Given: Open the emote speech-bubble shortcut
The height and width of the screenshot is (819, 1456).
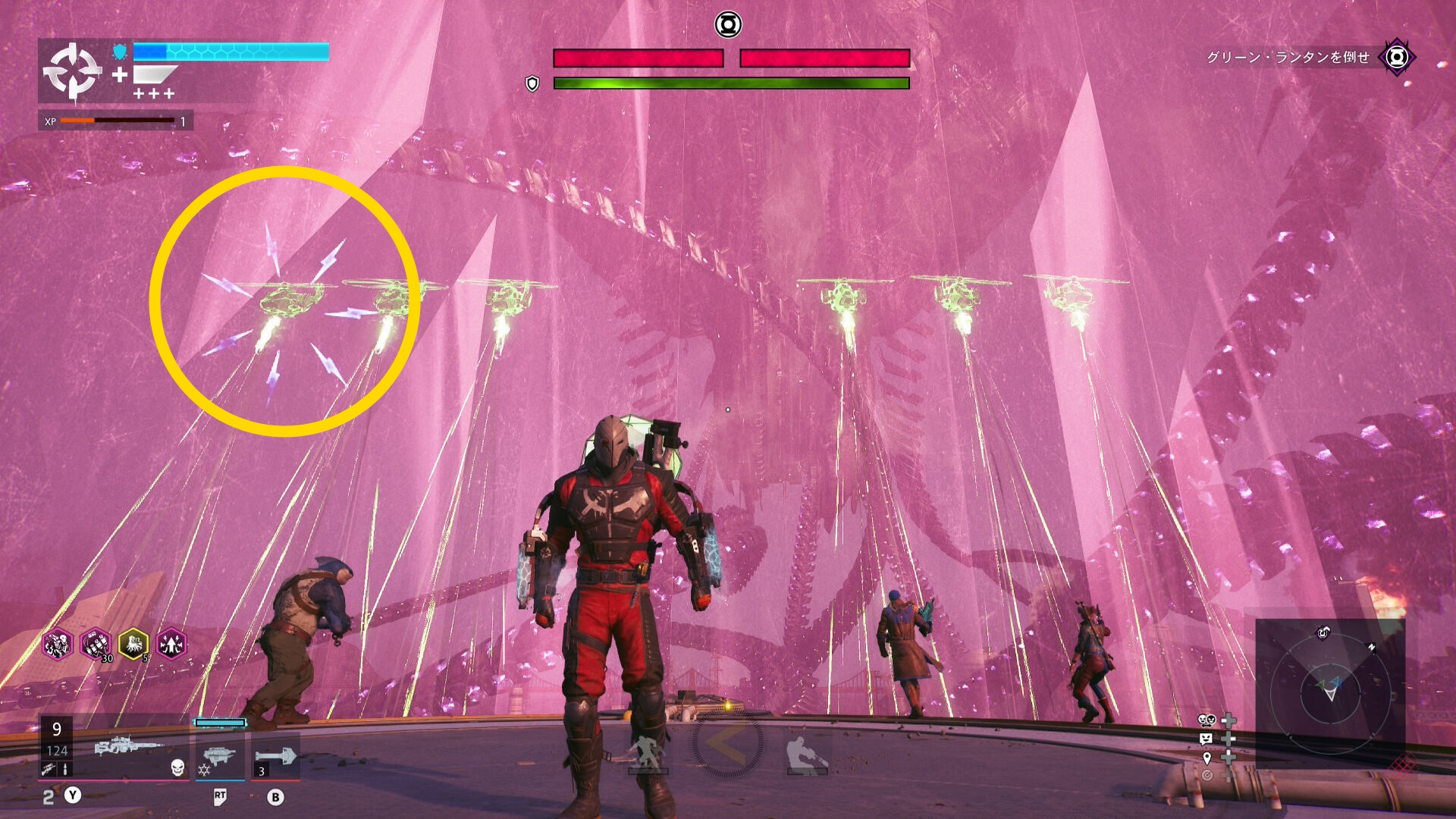Looking at the screenshot, I should click(1207, 739).
